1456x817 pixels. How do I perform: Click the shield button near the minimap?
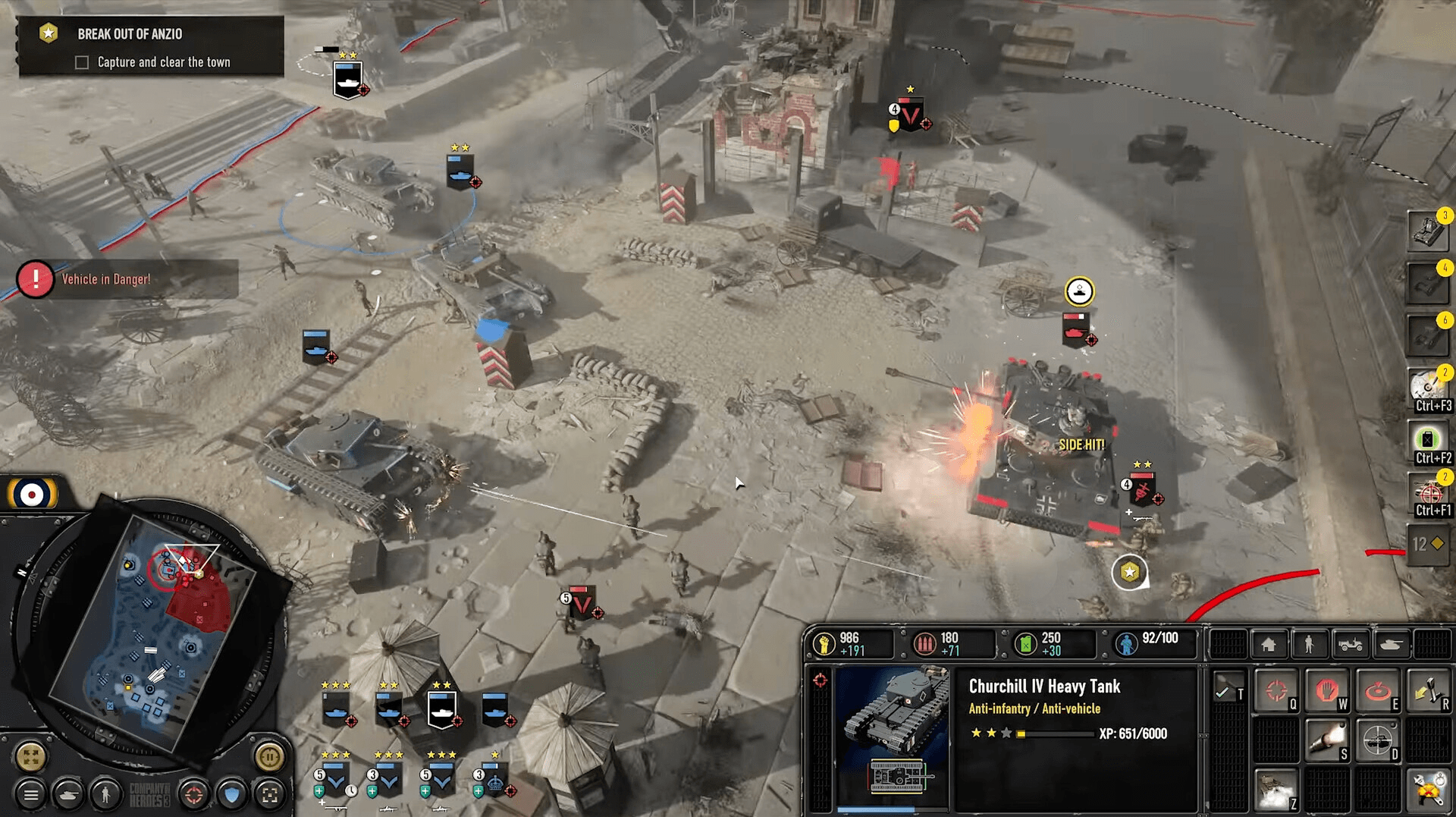[232, 795]
